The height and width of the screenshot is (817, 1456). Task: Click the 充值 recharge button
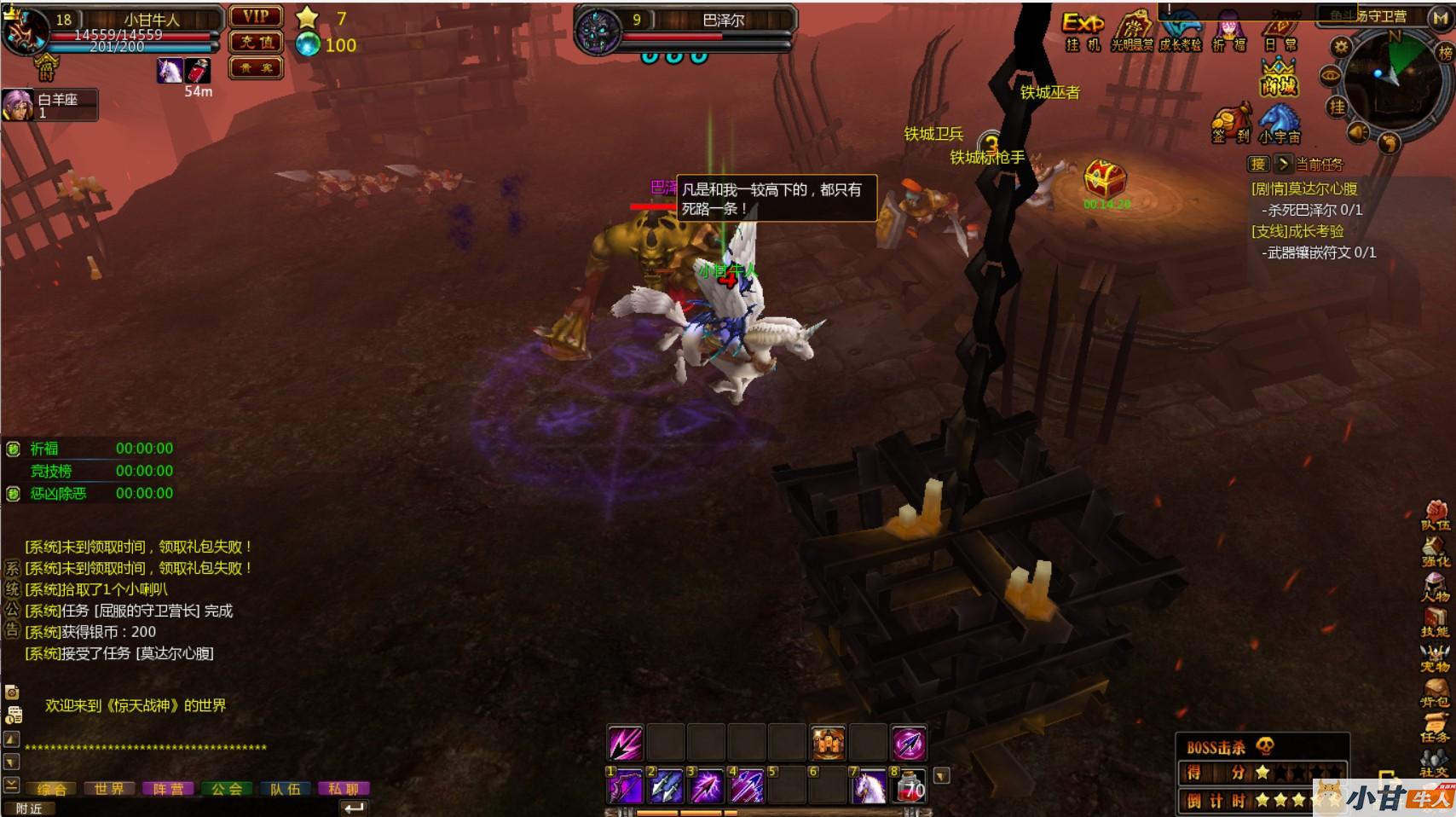click(256, 42)
